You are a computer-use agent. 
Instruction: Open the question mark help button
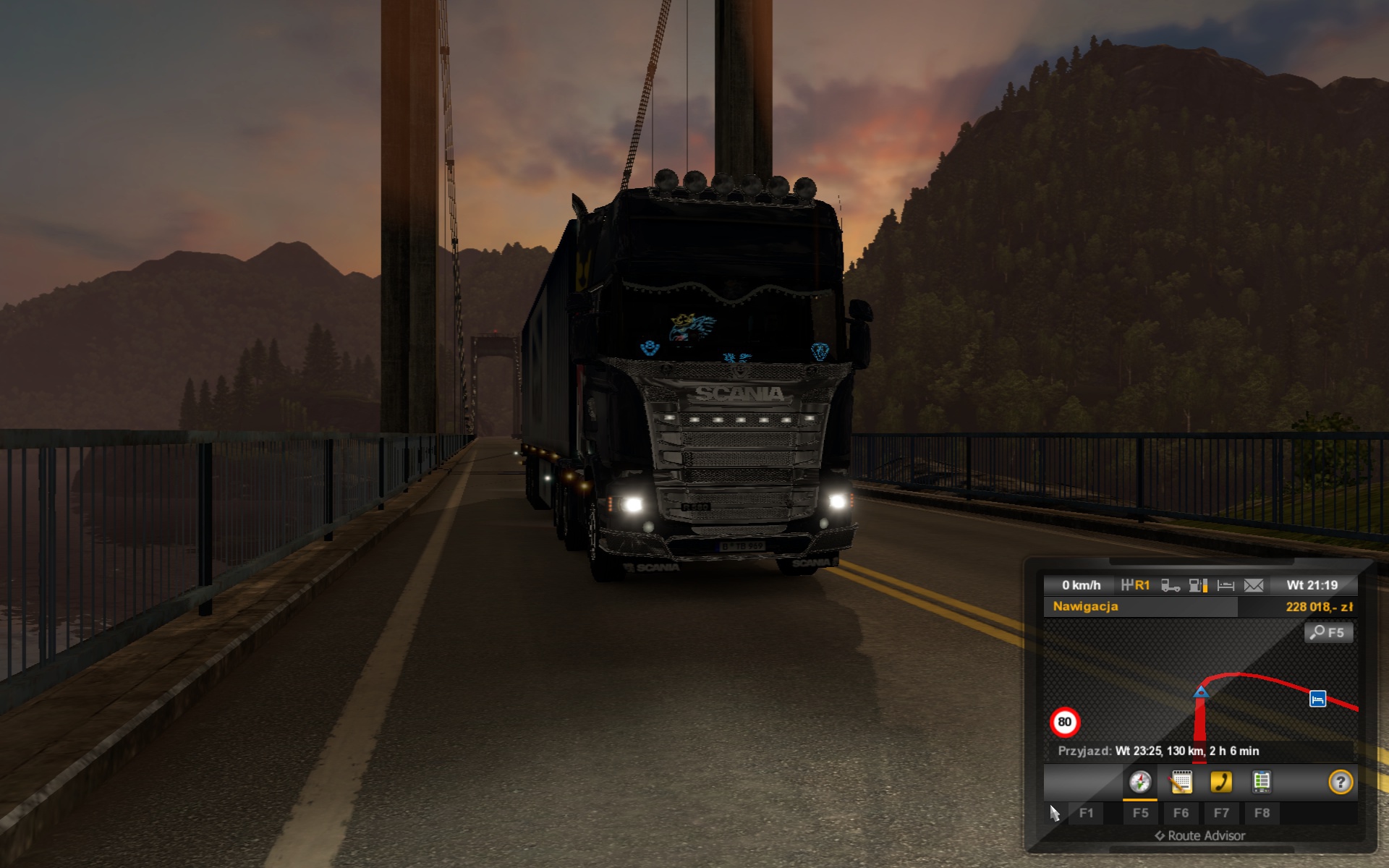tap(1341, 782)
